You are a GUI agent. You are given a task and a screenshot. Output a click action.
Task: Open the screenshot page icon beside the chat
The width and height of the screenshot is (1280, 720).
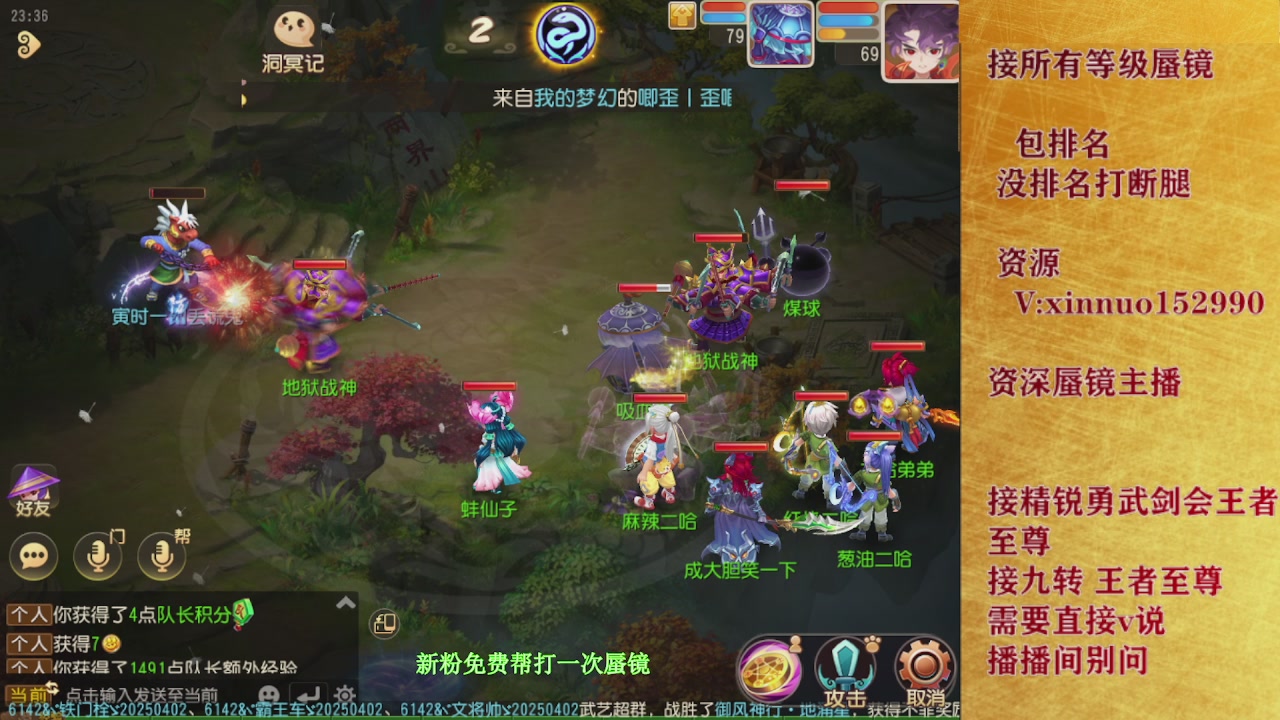coord(383,623)
